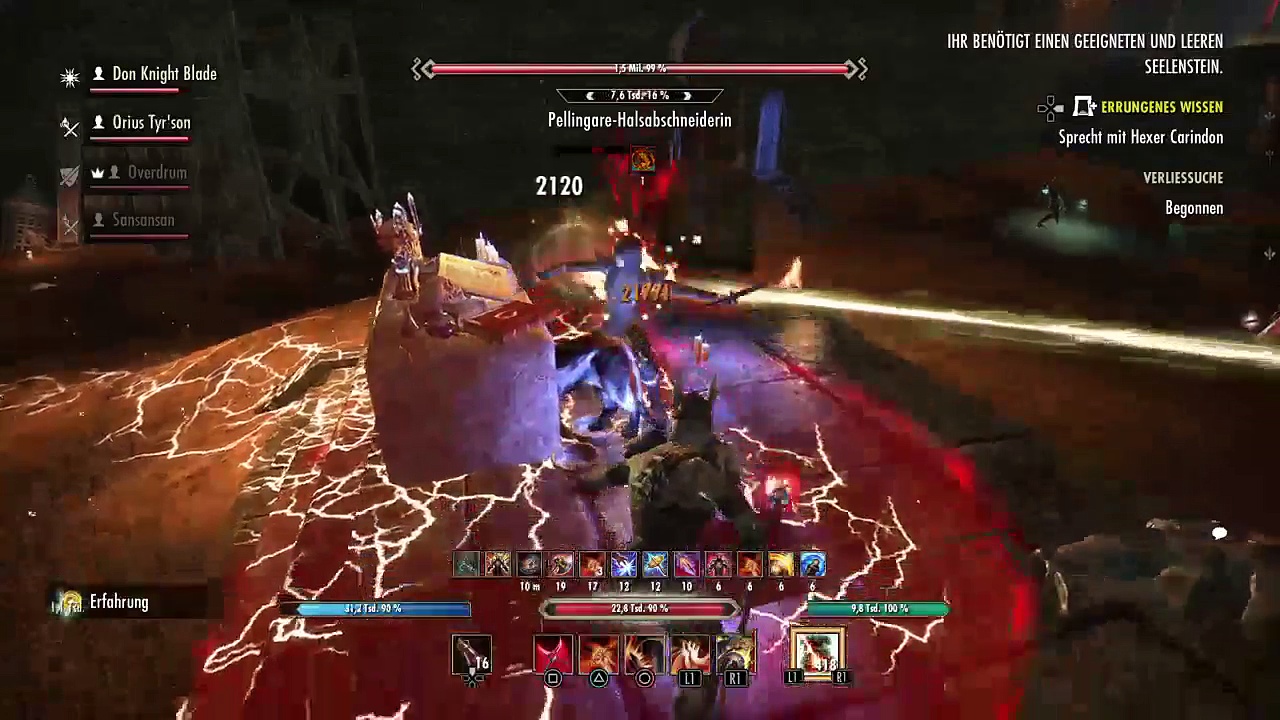The width and height of the screenshot is (1280, 720).
Task: Open the Errungenes Wissen quest tracker
Action: tap(1161, 107)
